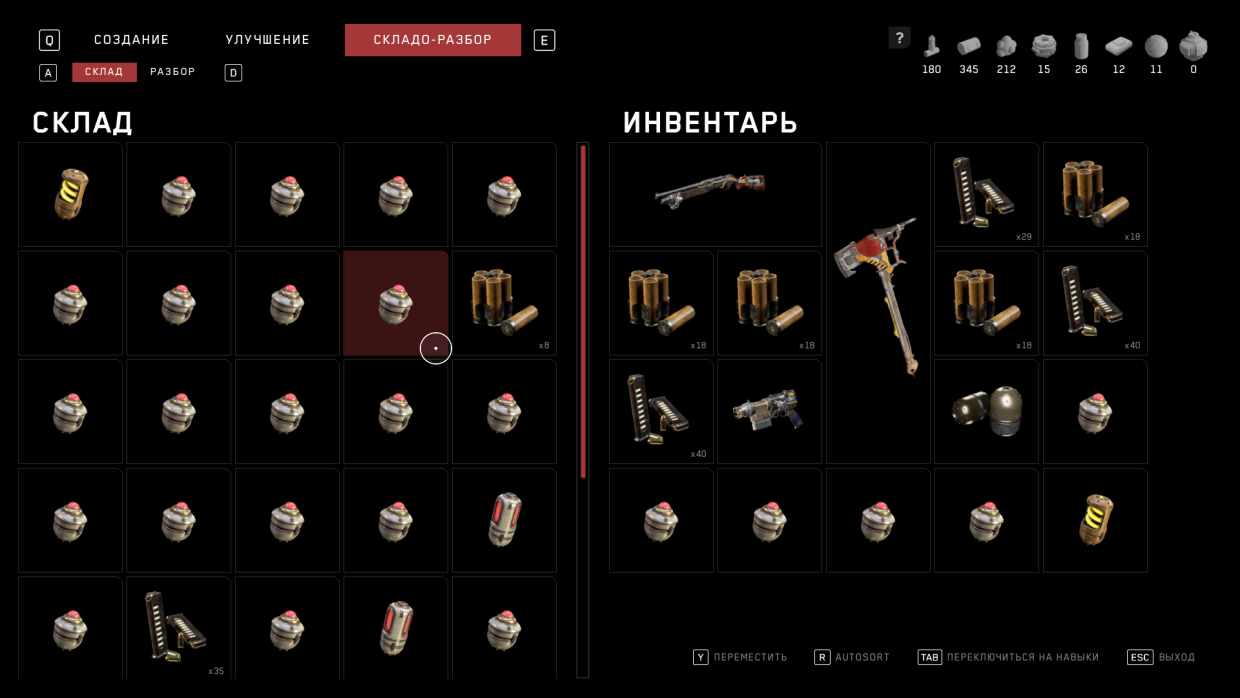Screen dimensions: 1240x698
Task: Select the metal sphere item in inventory
Action: [986, 411]
